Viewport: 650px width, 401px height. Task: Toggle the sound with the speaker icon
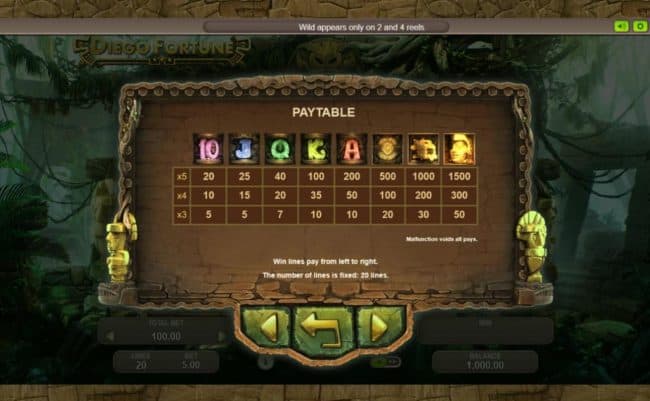click(620, 26)
